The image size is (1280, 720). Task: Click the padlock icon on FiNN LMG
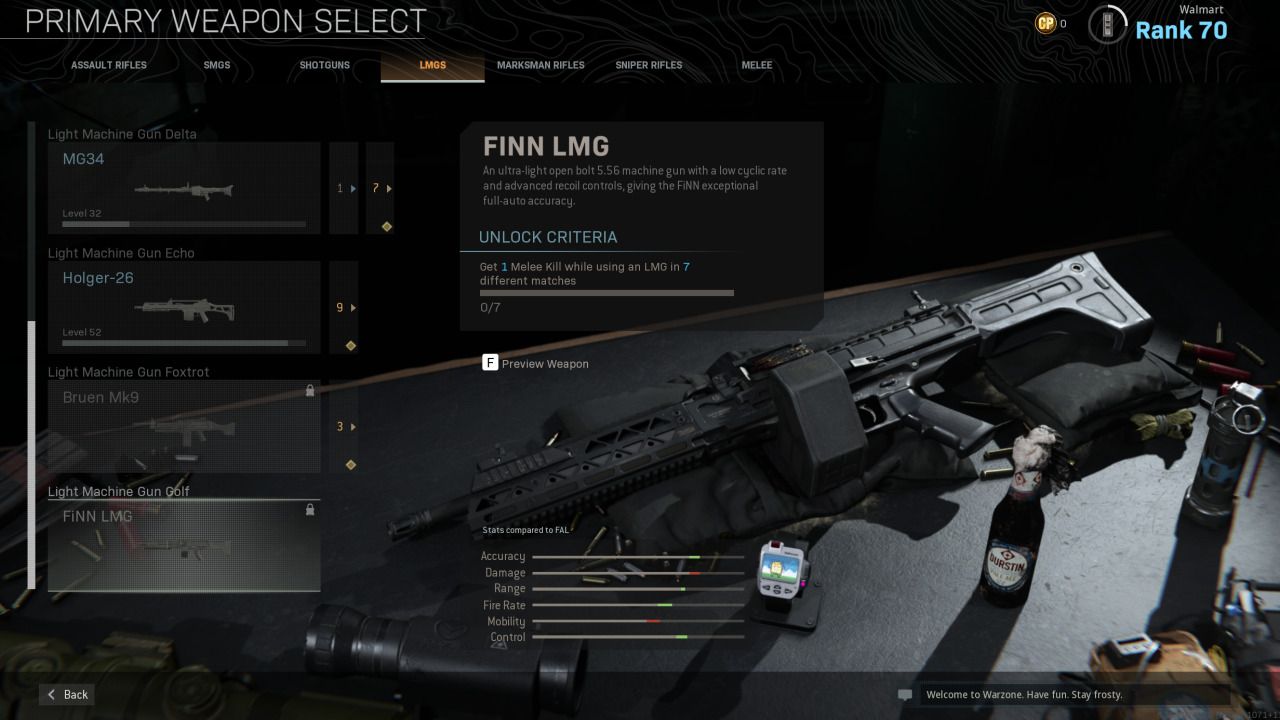pos(310,510)
